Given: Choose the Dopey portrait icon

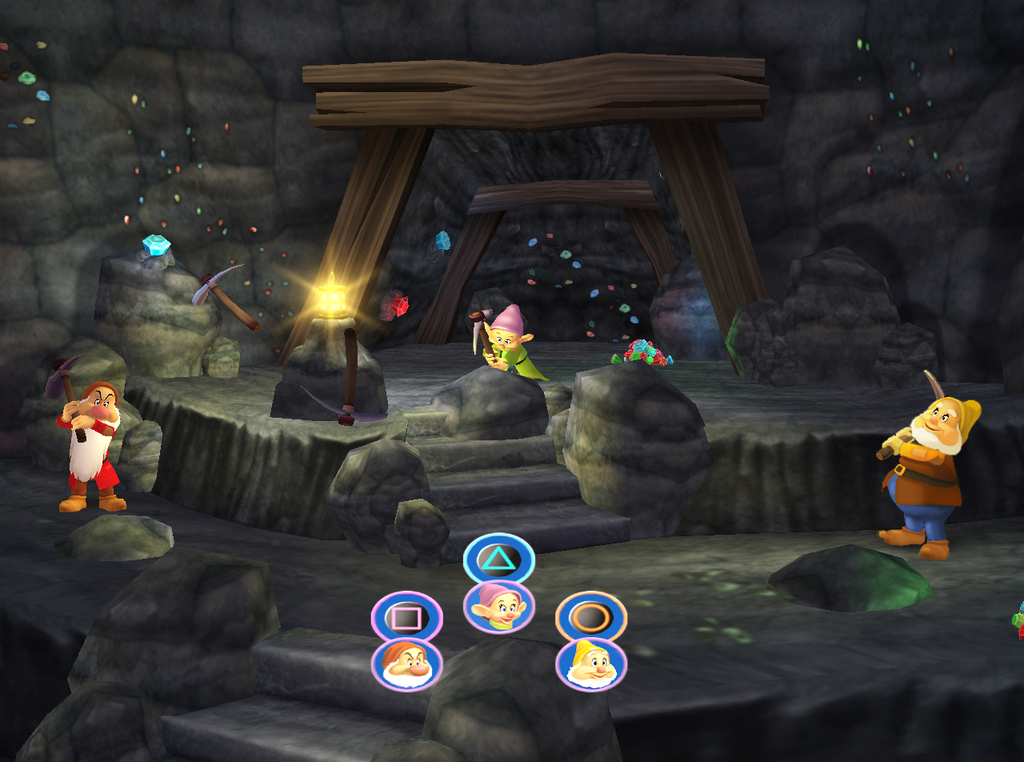Looking at the screenshot, I should (499, 607).
